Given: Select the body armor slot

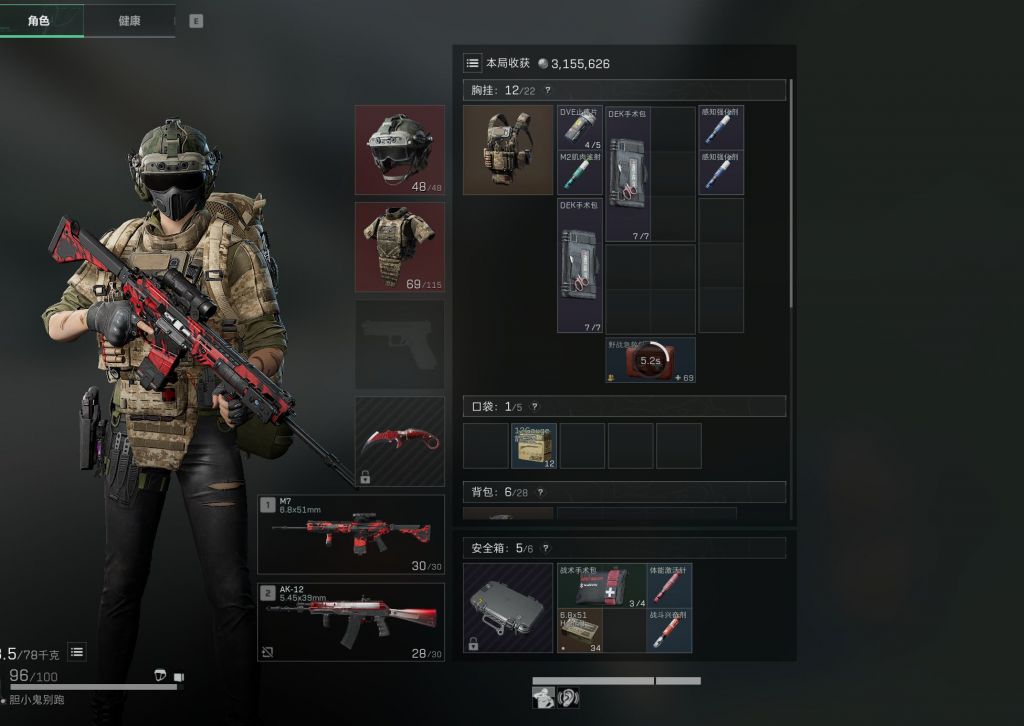Looking at the screenshot, I should pyautogui.click(x=399, y=246).
